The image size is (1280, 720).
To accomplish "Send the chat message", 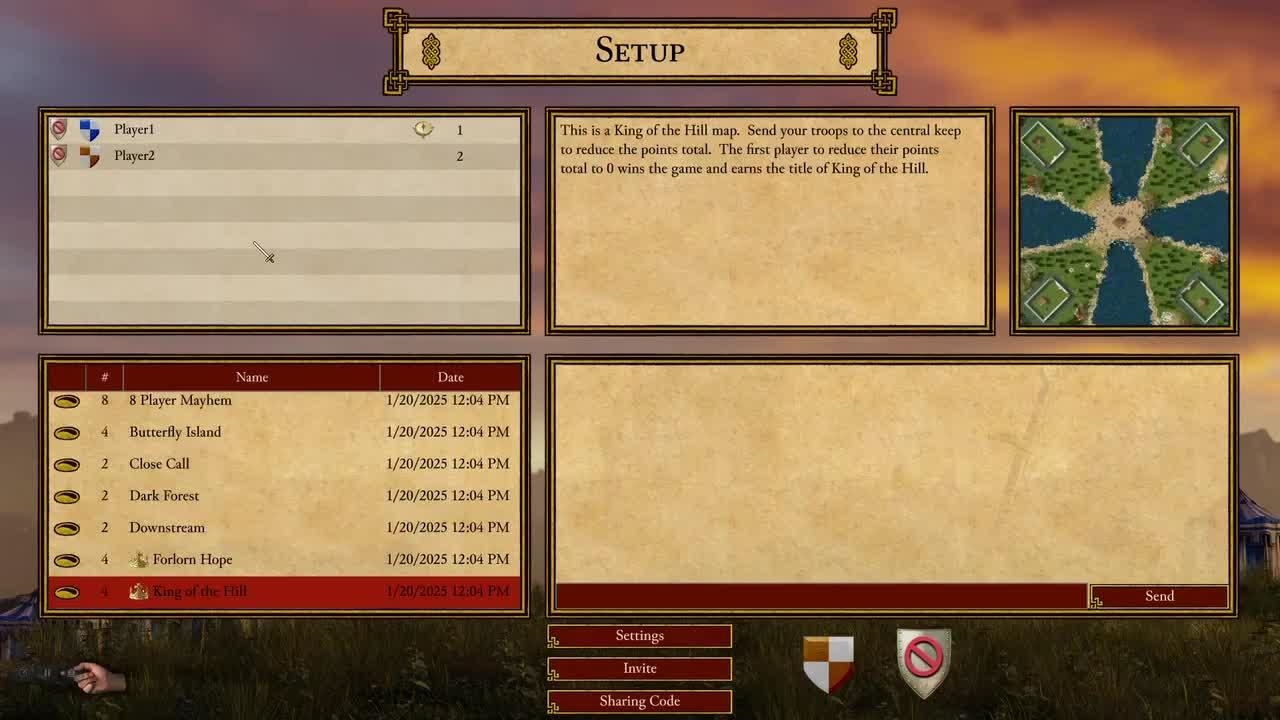I will point(1159,596).
